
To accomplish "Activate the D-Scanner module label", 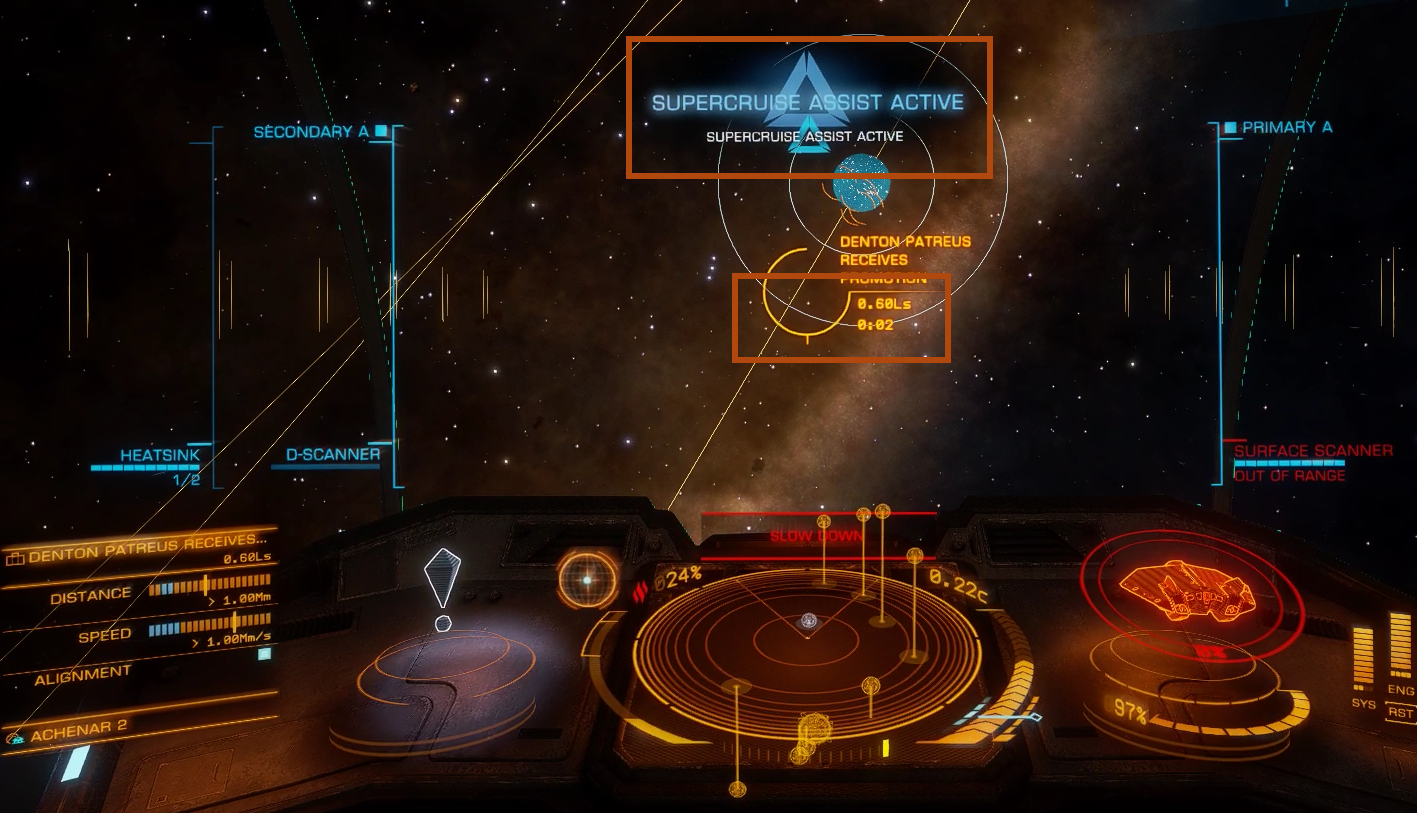I will [333, 454].
